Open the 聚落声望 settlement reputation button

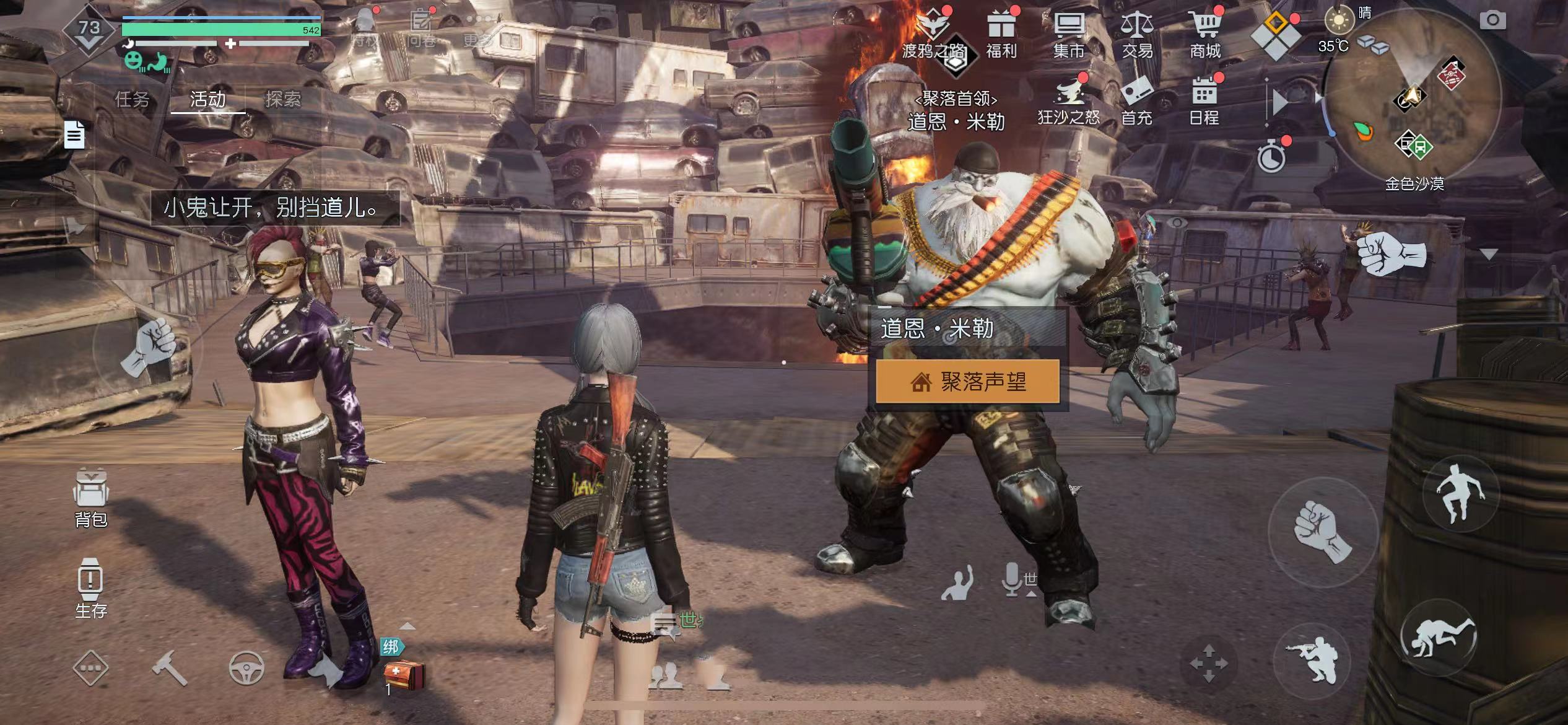967,382
